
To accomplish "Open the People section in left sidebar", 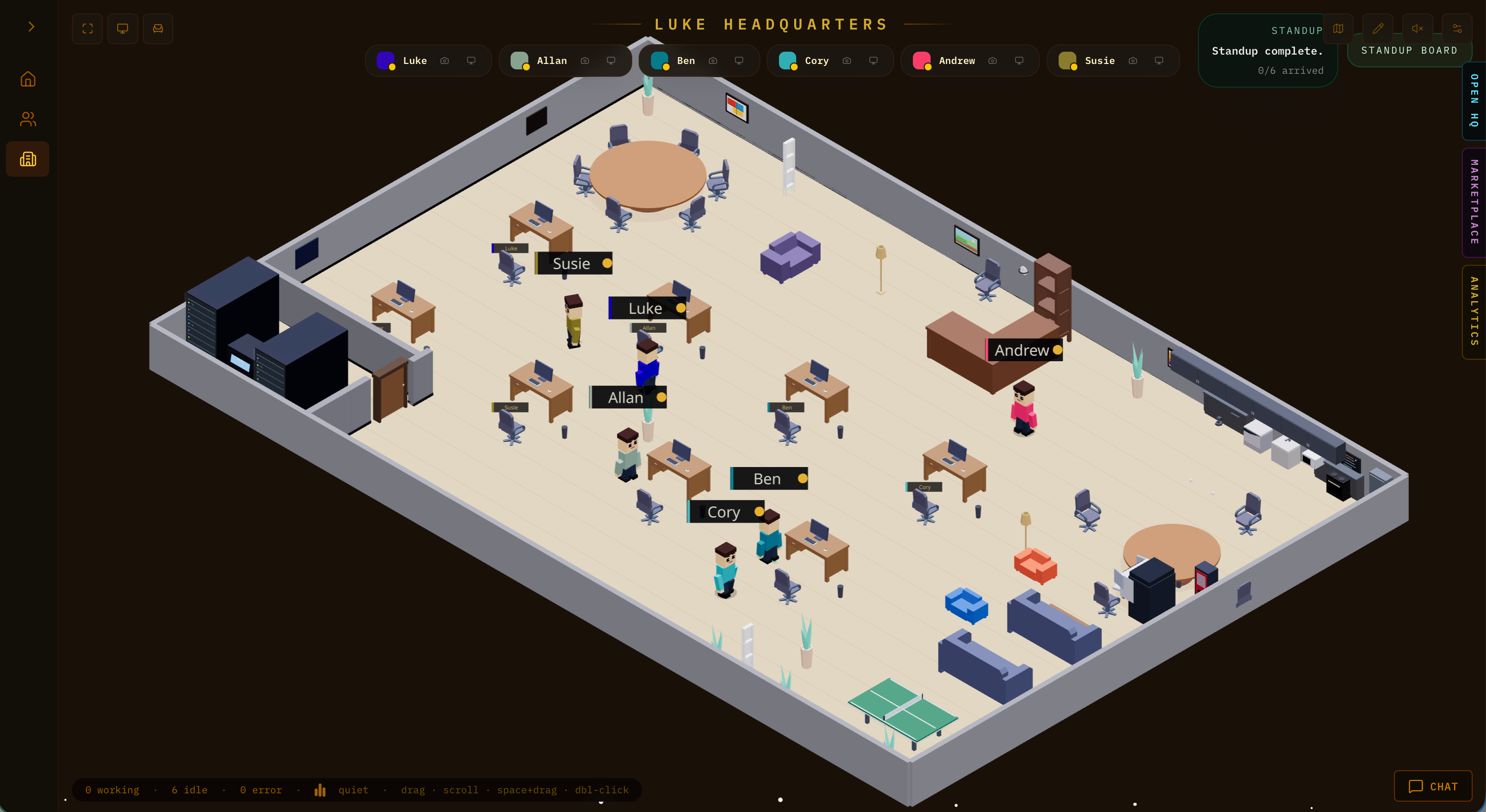I will (x=28, y=119).
